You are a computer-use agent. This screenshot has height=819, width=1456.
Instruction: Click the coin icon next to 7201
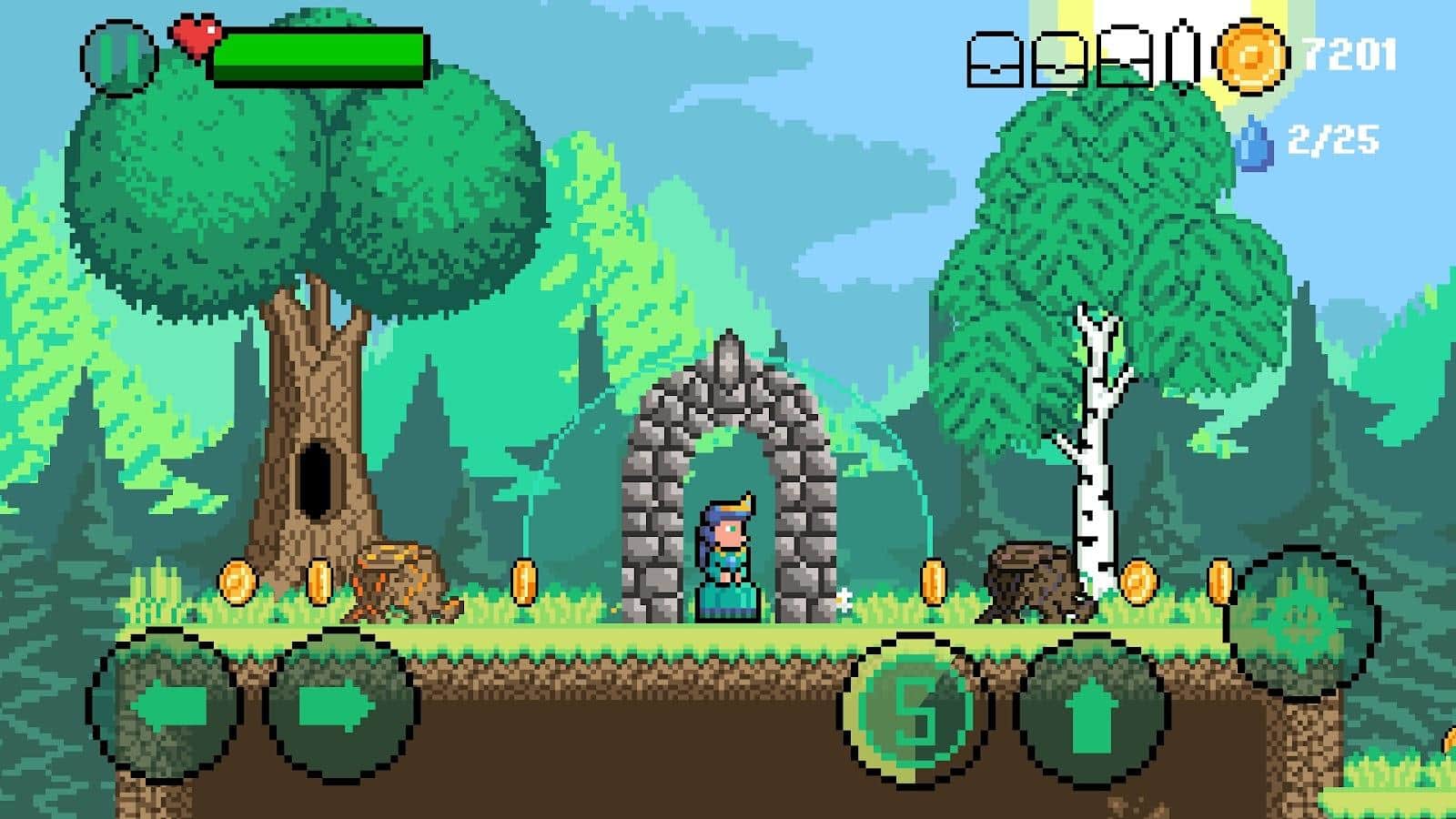point(1252,56)
